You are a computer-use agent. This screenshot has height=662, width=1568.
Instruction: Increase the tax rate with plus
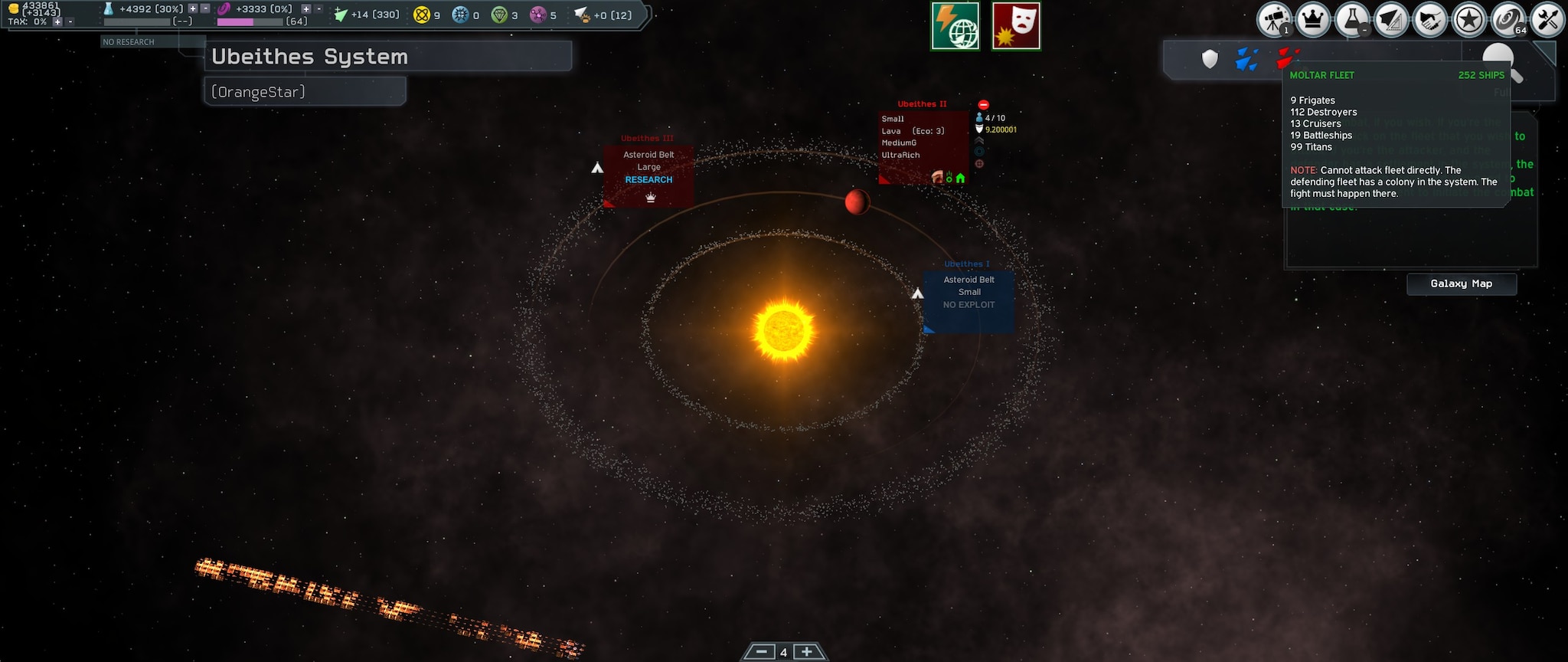[57, 21]
